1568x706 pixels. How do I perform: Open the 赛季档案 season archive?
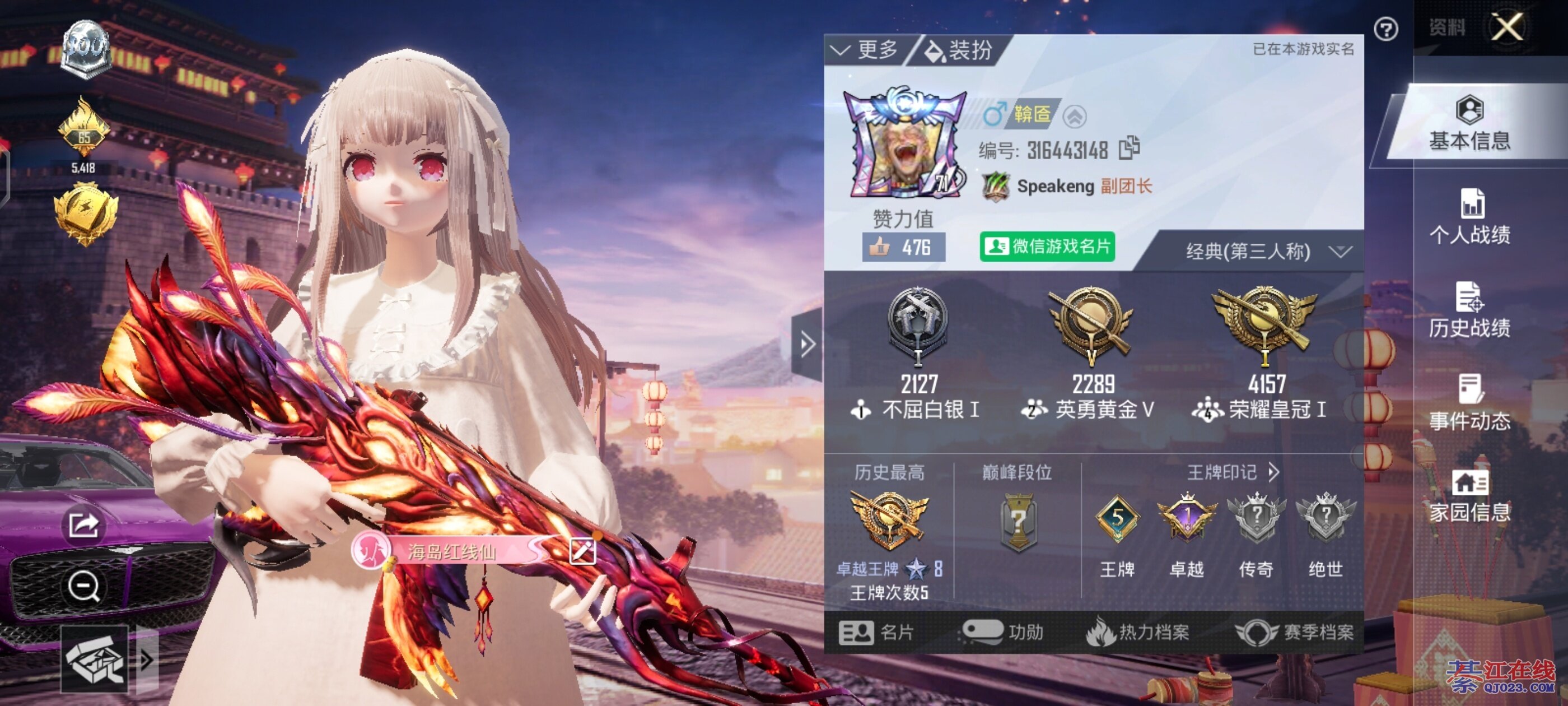[1295, 633]
